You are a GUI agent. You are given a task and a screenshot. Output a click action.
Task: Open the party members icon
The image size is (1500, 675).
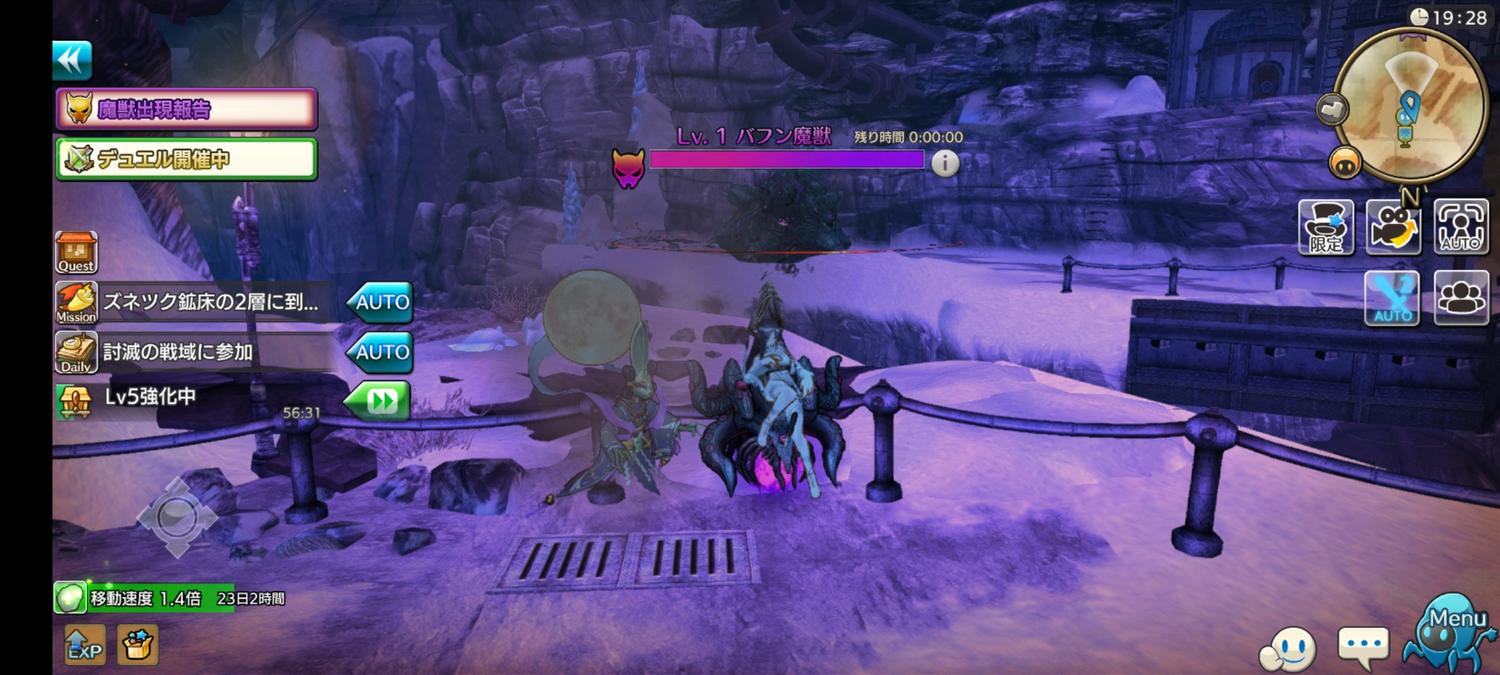click(1461, 298)
